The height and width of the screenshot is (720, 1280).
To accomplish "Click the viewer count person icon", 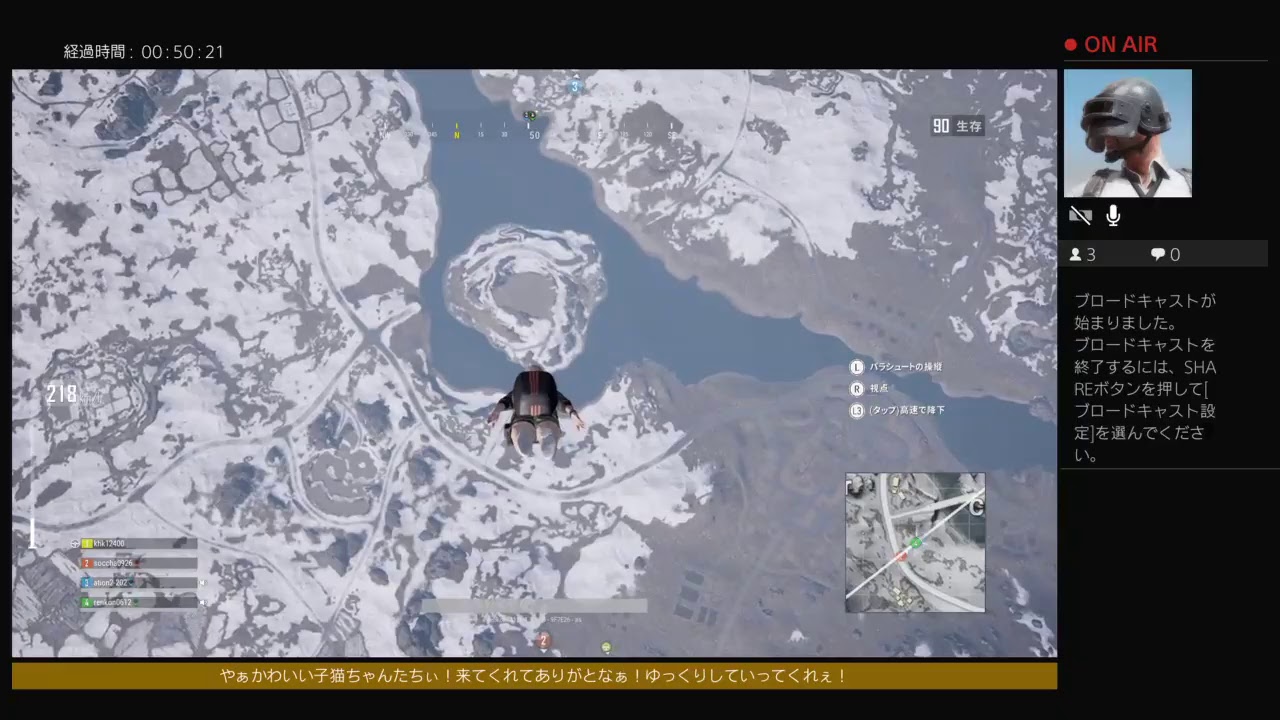I will 1077,255.
